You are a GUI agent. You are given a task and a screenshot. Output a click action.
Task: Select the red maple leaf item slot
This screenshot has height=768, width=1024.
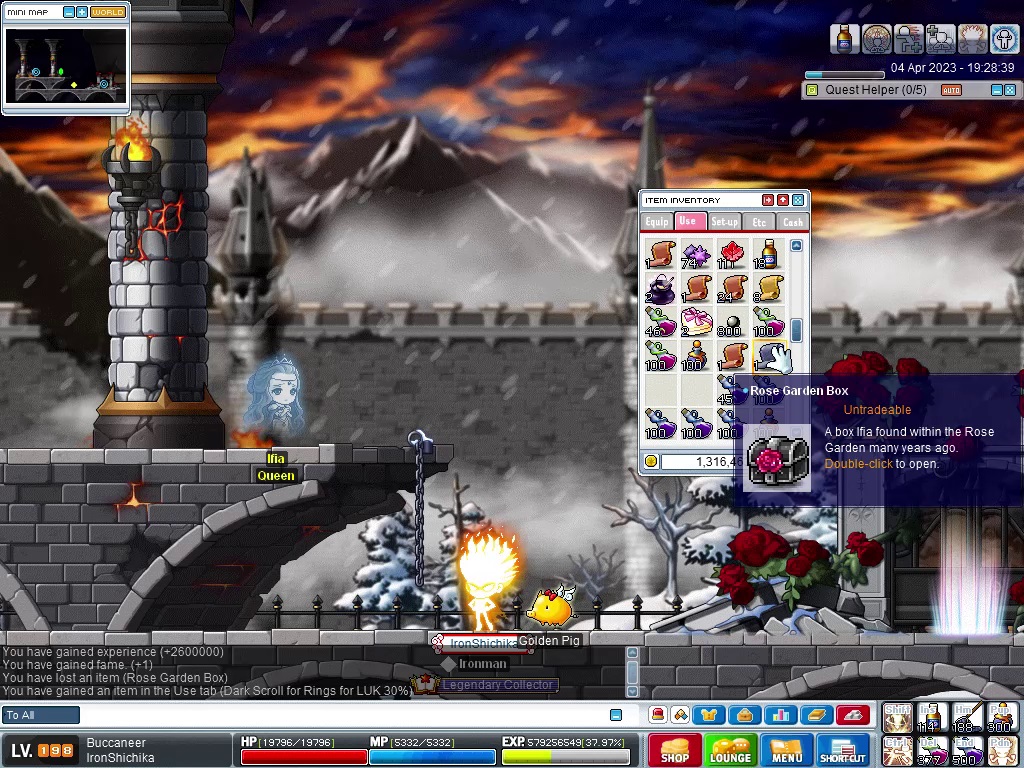732,254
